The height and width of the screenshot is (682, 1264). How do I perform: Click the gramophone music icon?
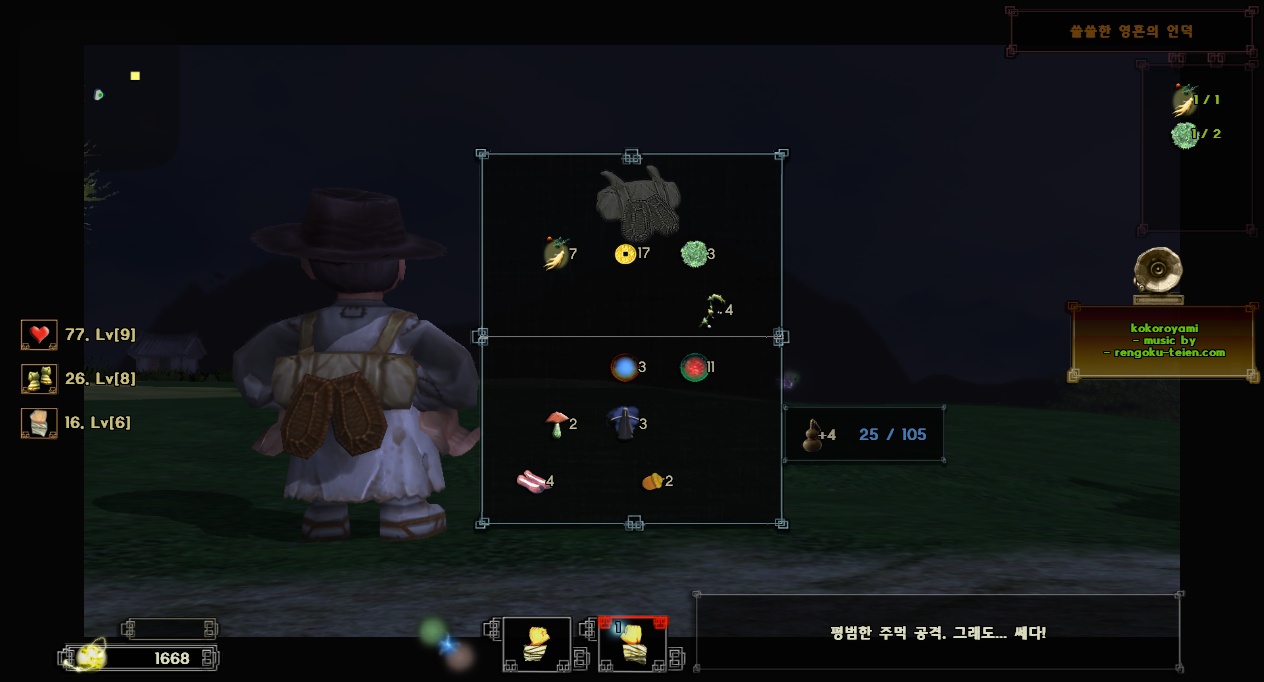coord(1158,275)
